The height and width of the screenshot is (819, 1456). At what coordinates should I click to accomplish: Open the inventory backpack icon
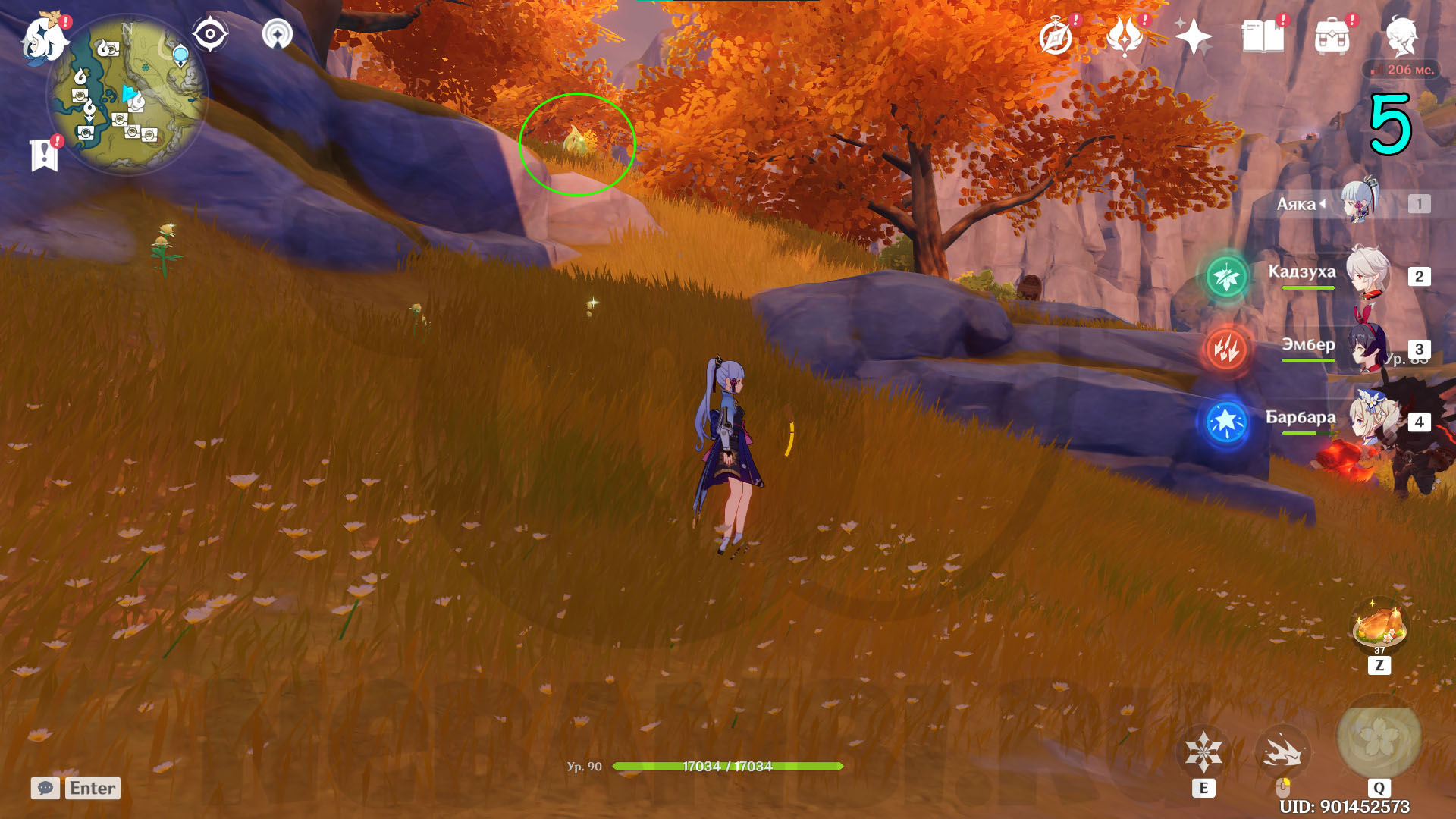[1332, 36]
